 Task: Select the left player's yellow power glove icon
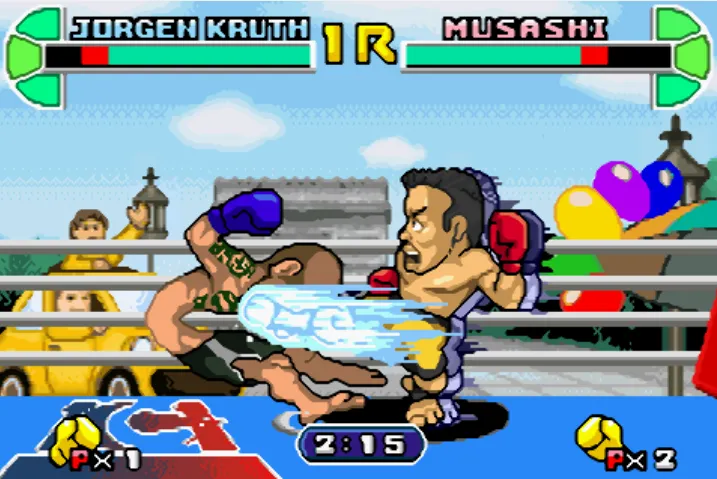(76, 437)
